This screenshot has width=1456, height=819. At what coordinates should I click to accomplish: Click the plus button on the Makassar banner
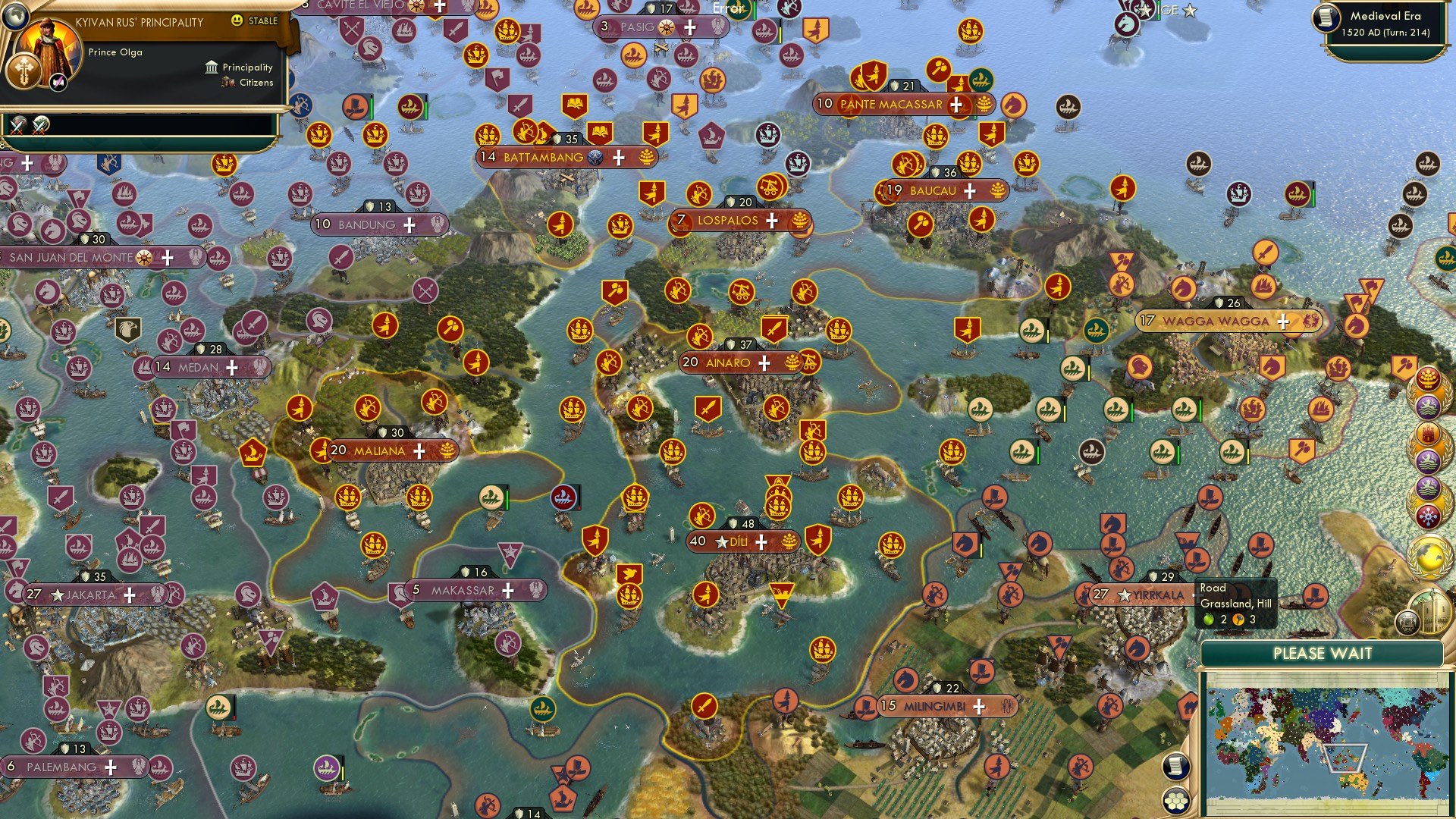509,589
